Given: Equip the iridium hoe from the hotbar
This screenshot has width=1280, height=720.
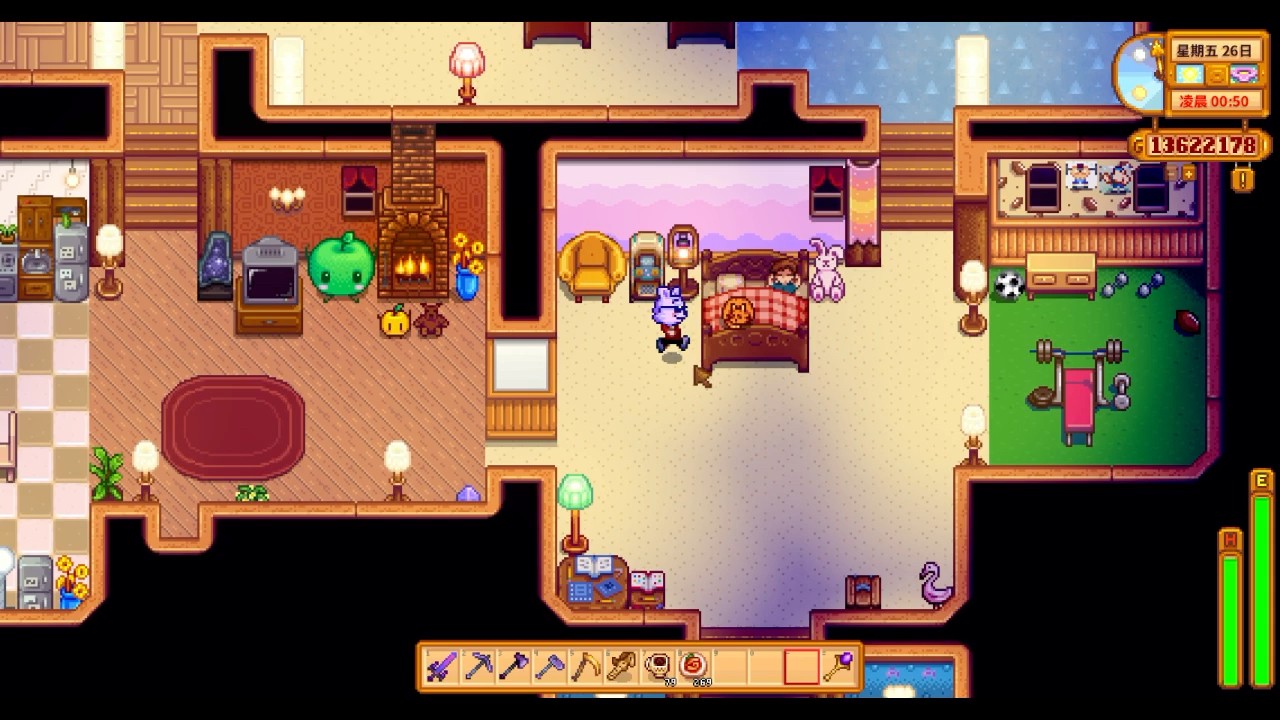Looking at the screenshot, I should click(x=550, y=666).
